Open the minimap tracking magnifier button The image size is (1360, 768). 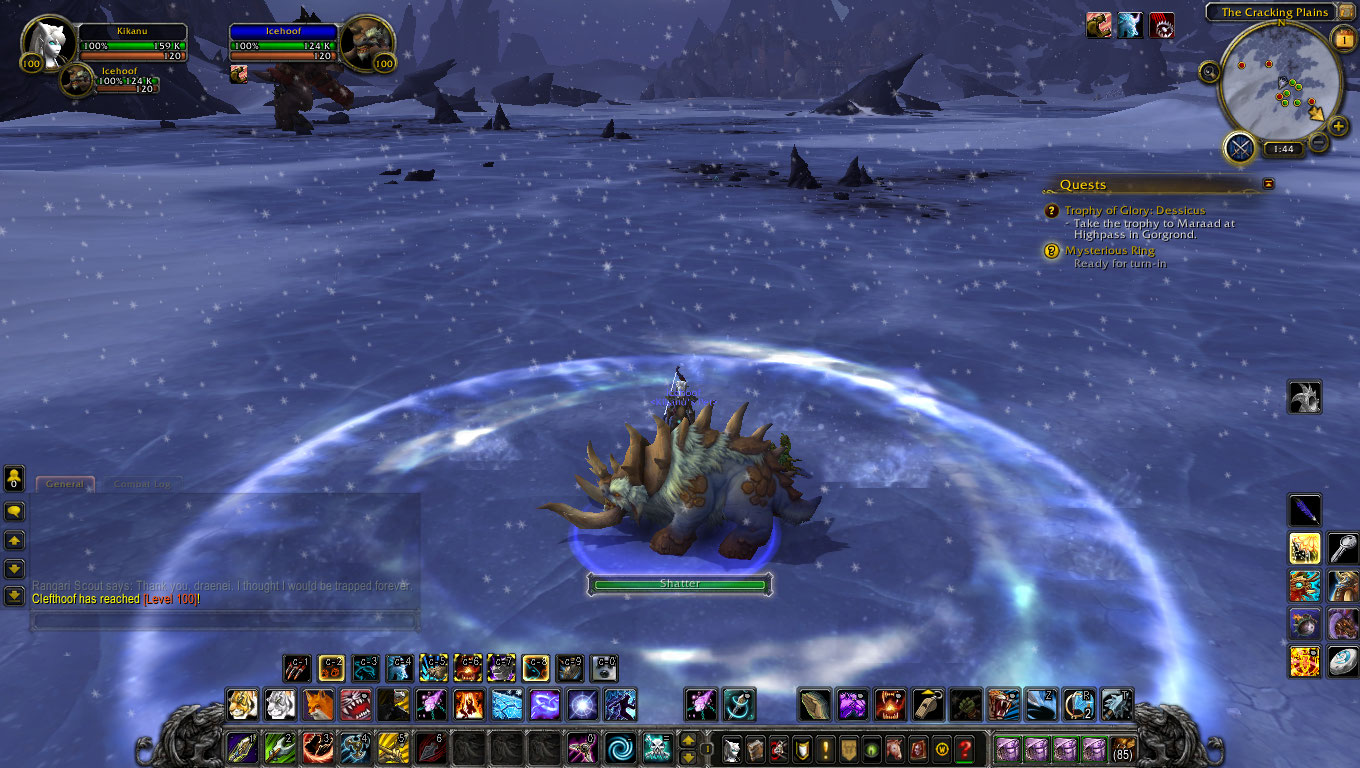(1210, 72)
